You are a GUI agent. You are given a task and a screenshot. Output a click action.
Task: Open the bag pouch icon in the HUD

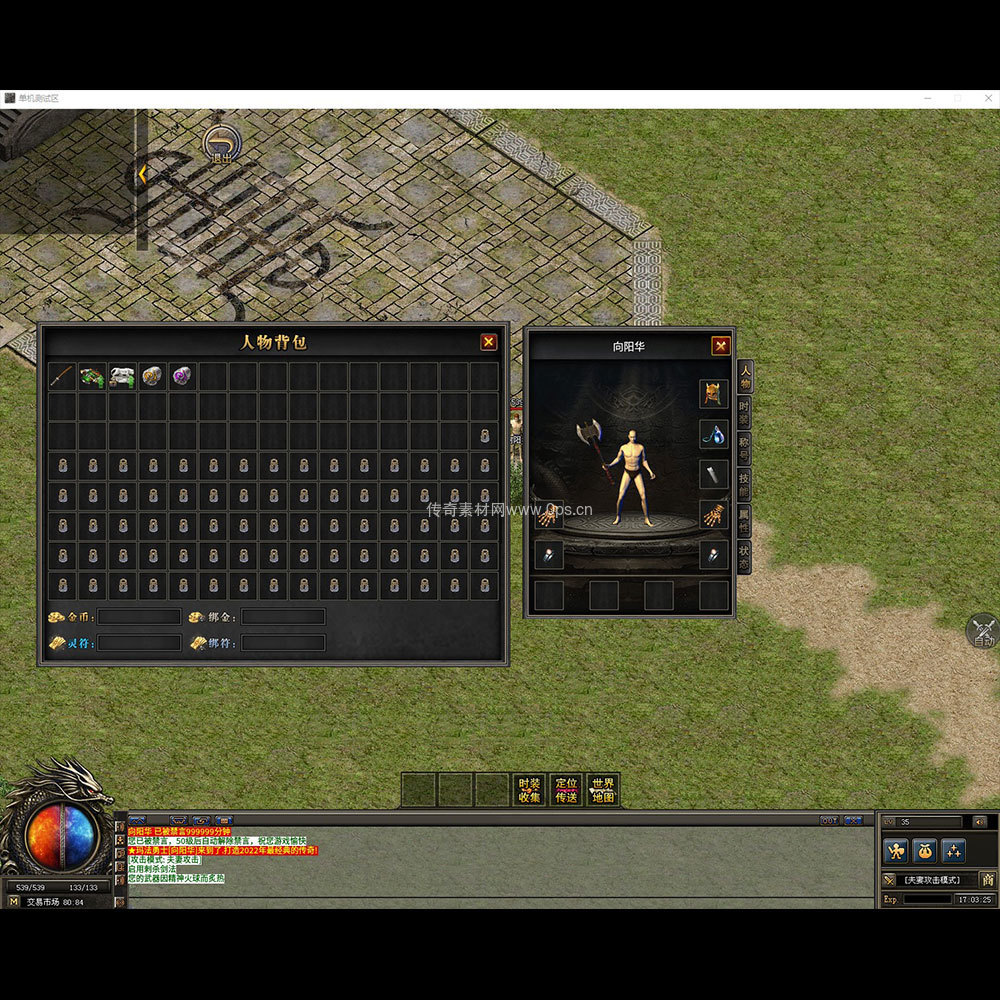925,851
